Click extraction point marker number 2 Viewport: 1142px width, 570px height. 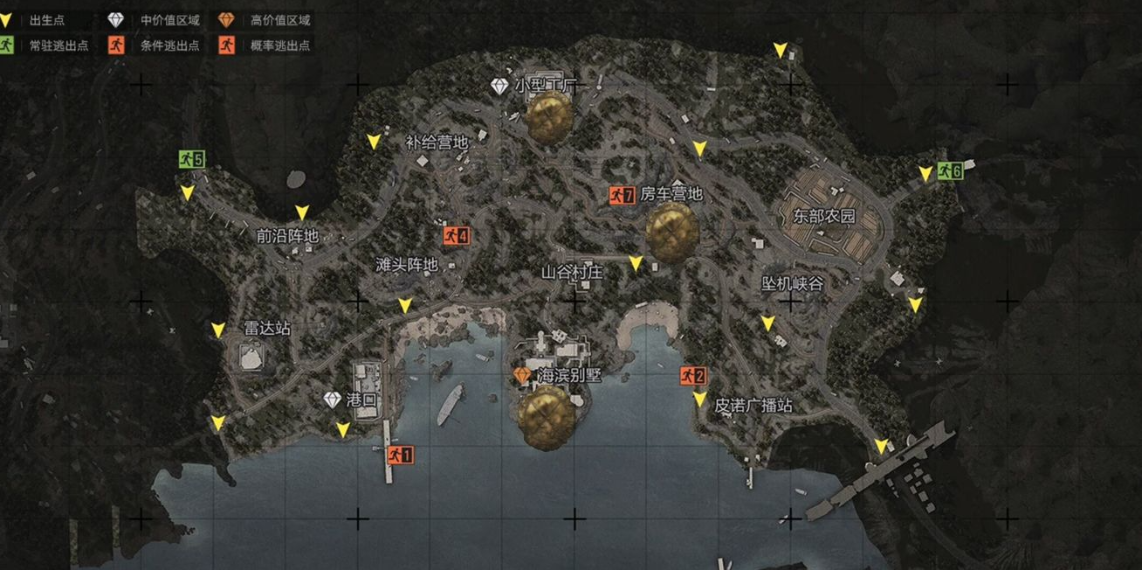692,376
